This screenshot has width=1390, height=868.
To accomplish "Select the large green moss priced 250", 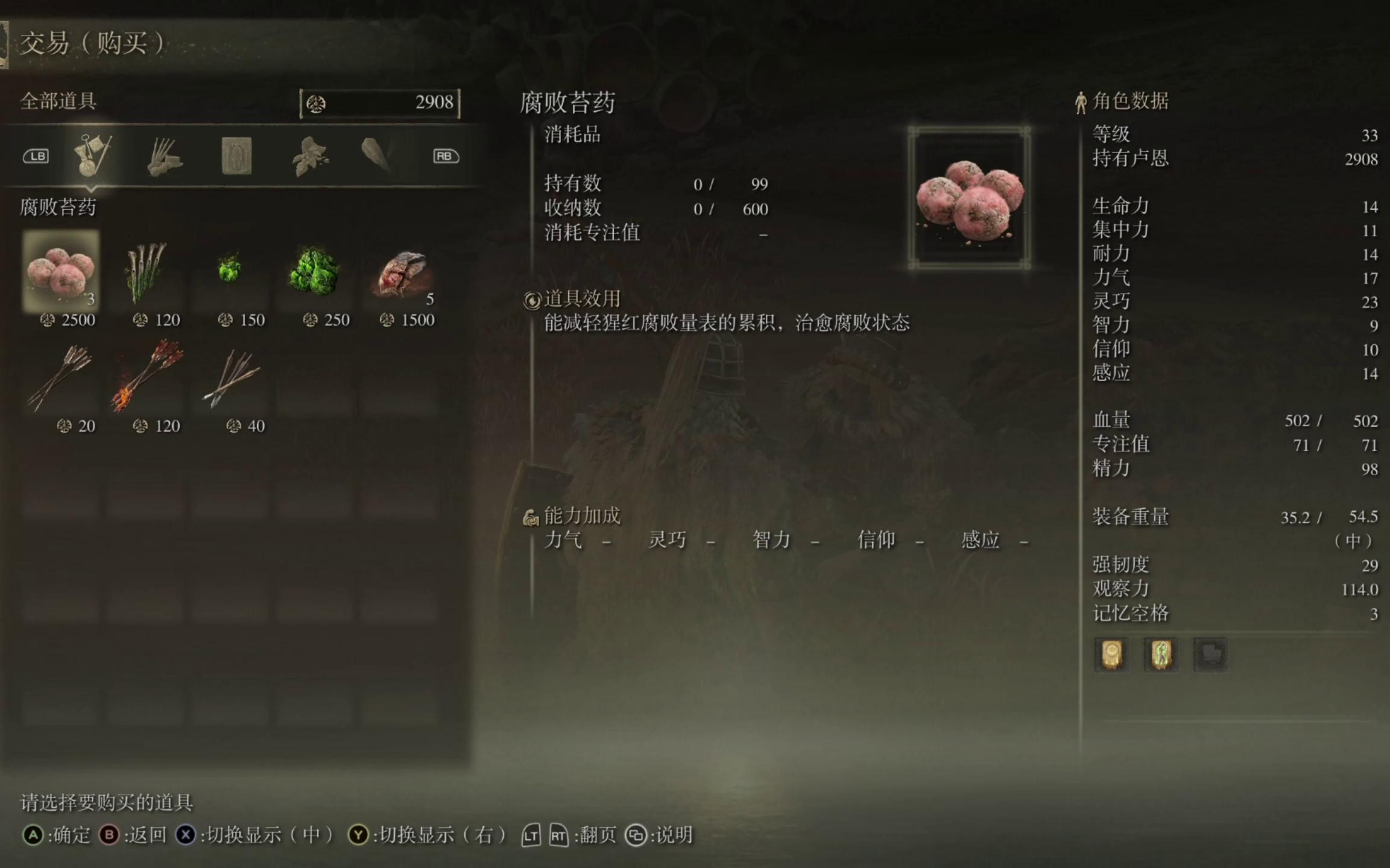I will [314, 271].
